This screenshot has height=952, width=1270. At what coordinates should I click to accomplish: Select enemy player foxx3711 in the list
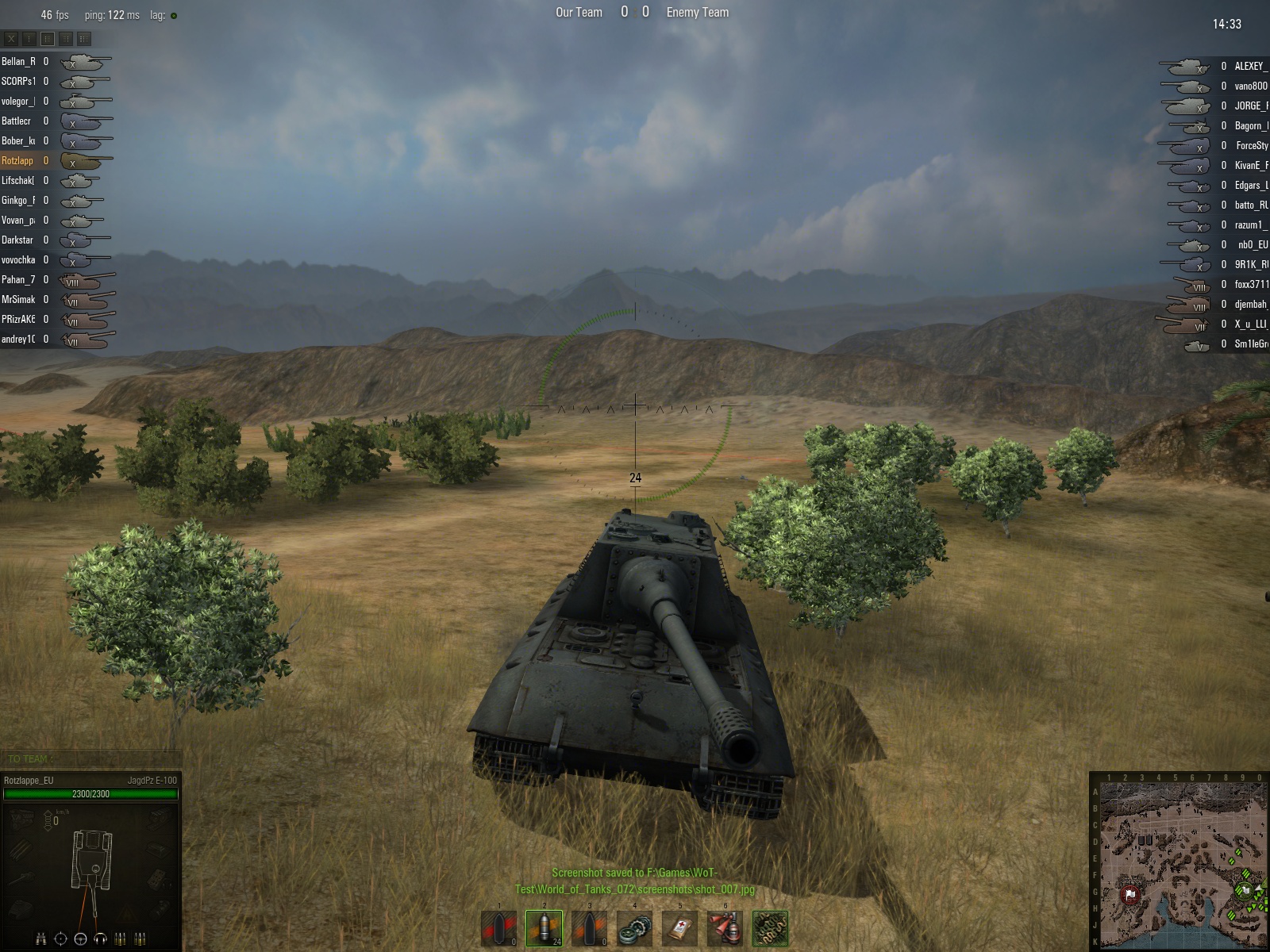tap(1251, 284)
